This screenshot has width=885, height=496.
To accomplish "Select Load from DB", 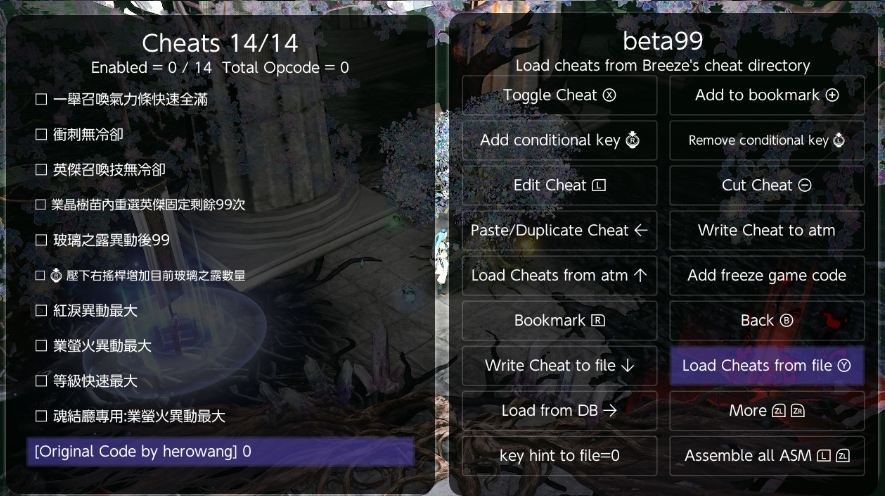I will coord(559,410).
